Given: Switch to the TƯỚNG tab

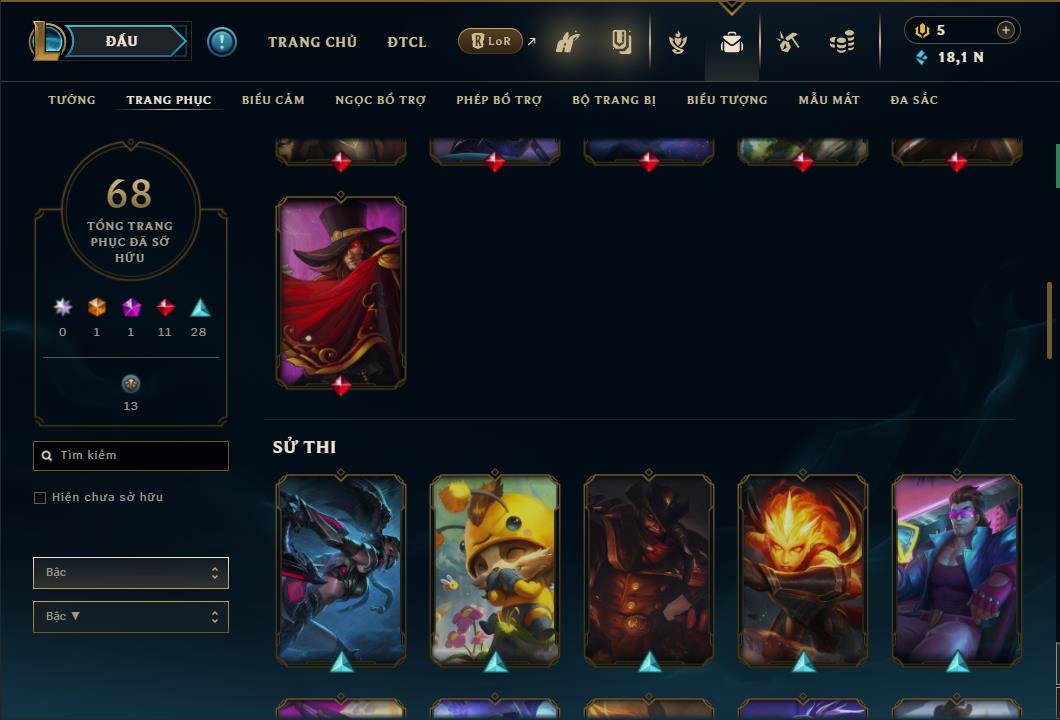Looking at the screenshot, I should tap(72, 100).
